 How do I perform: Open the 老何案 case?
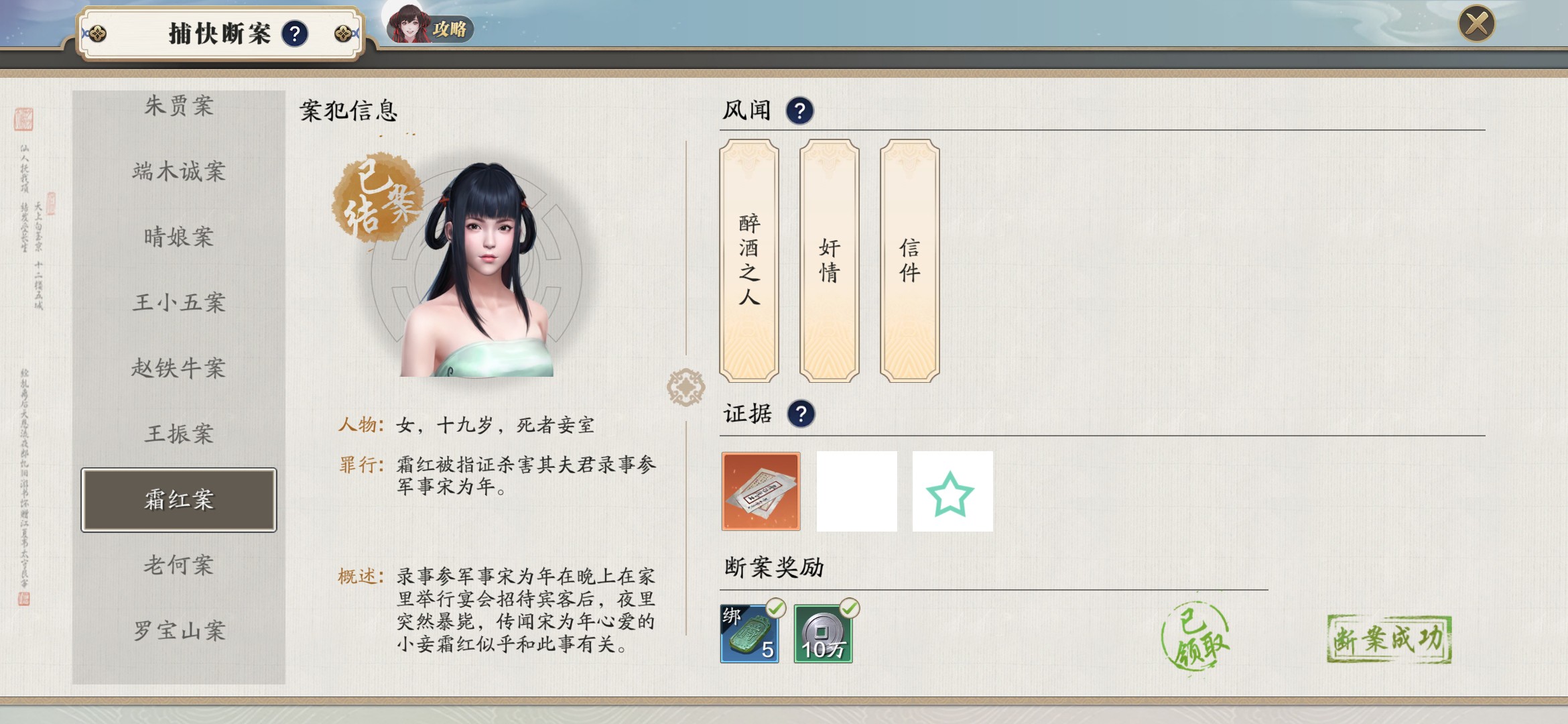point(179,565)
